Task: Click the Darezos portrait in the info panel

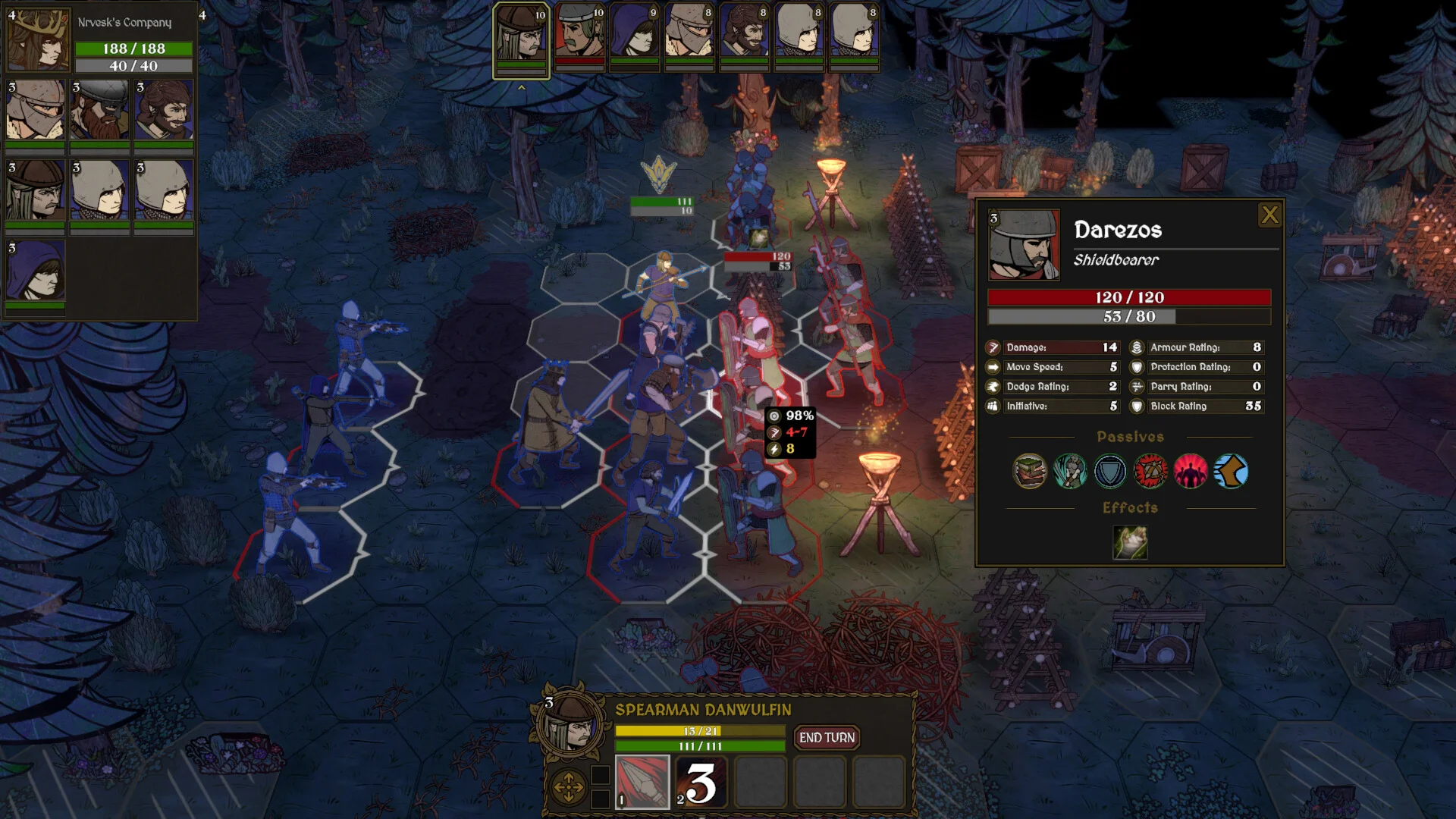Action: (1024, 246)
